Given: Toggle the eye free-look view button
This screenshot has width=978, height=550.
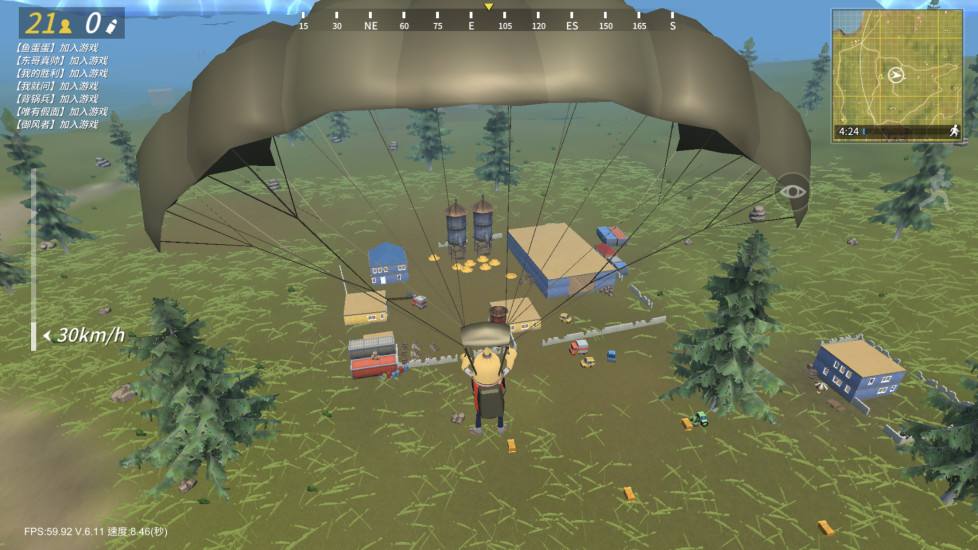Looking at the screenshot, I should (792, 191).
